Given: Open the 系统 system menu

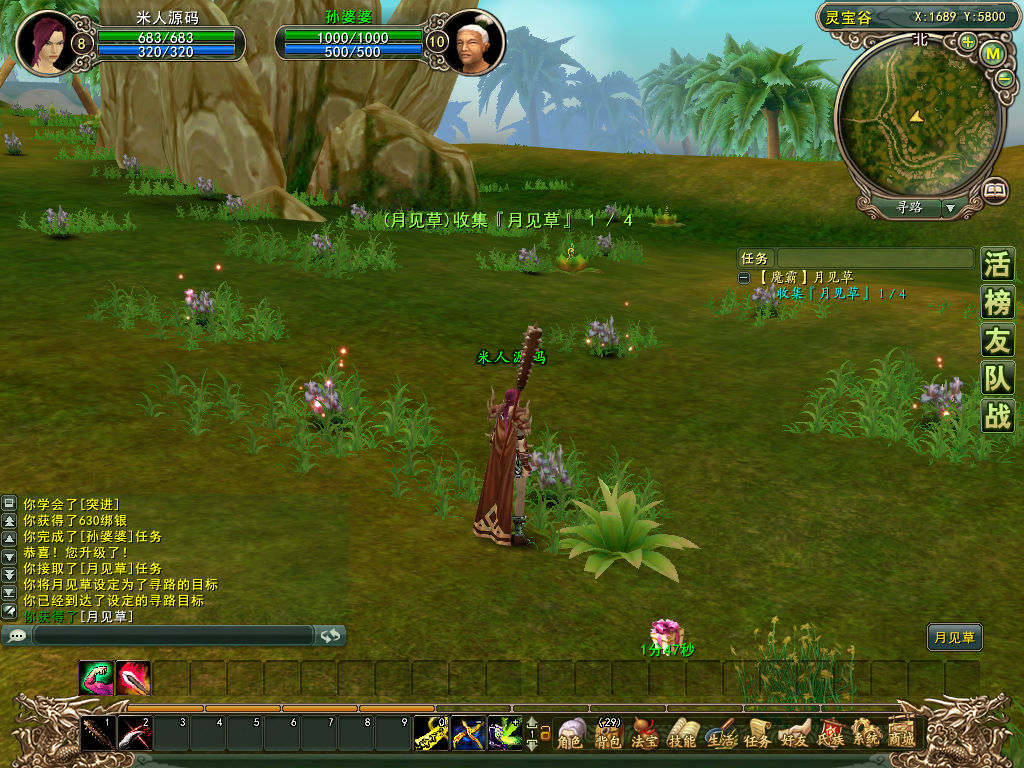Looking at the screenshot, I should point(866,735).
